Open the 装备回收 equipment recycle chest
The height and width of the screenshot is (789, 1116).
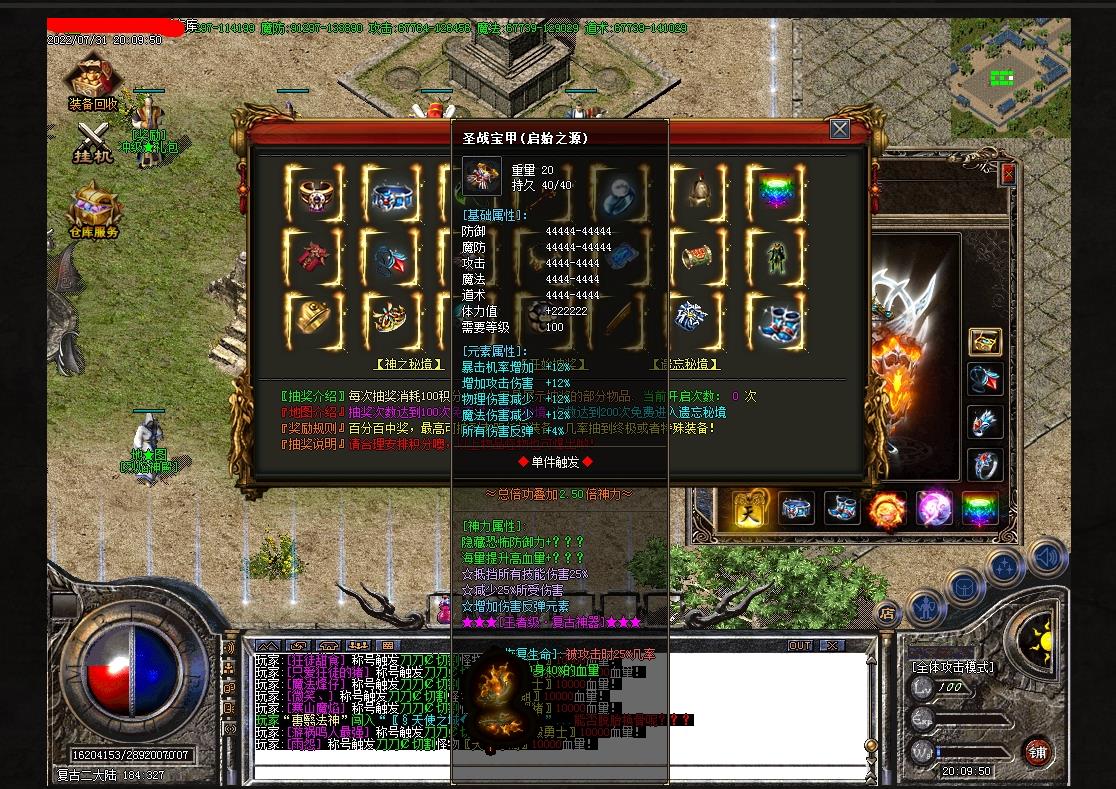93,81
